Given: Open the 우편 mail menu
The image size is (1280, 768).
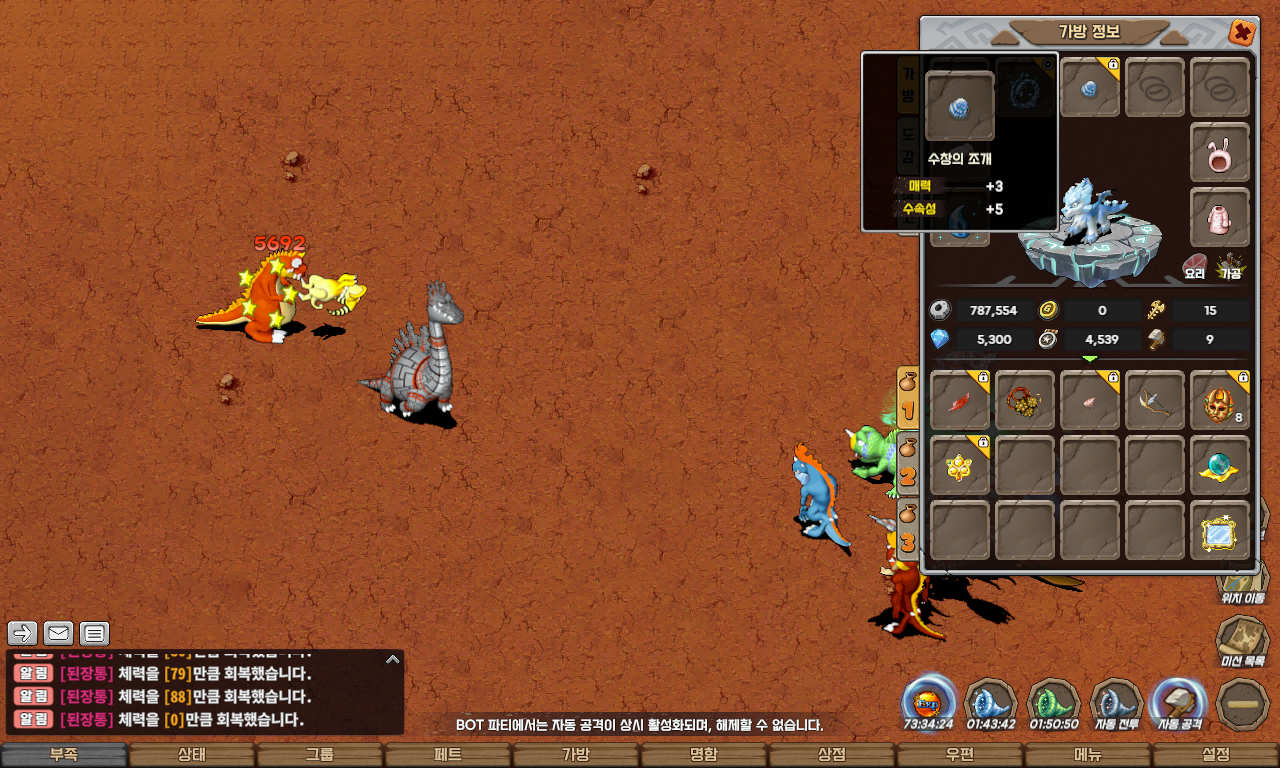Looking at the screenshot, I should pos(960,755).
